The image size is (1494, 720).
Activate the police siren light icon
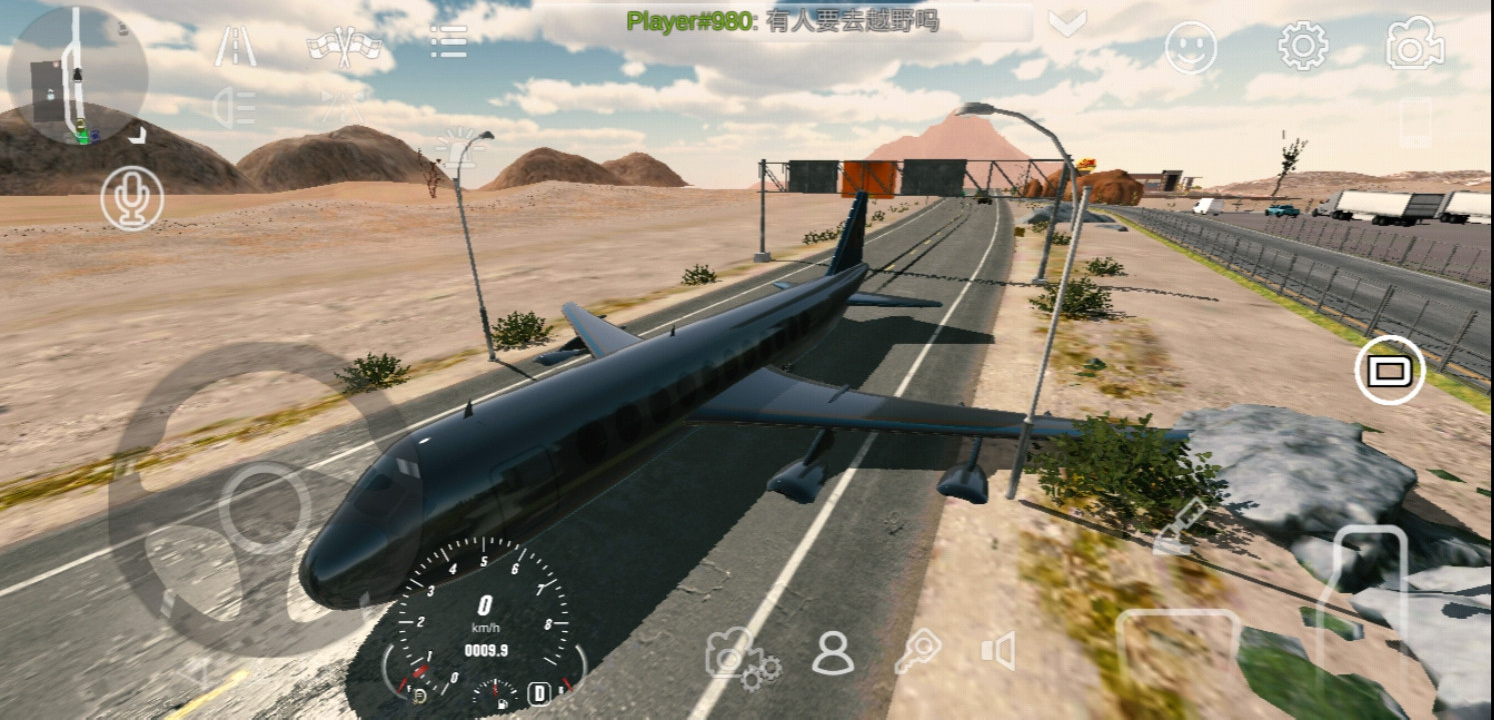[x=459, y=146]
